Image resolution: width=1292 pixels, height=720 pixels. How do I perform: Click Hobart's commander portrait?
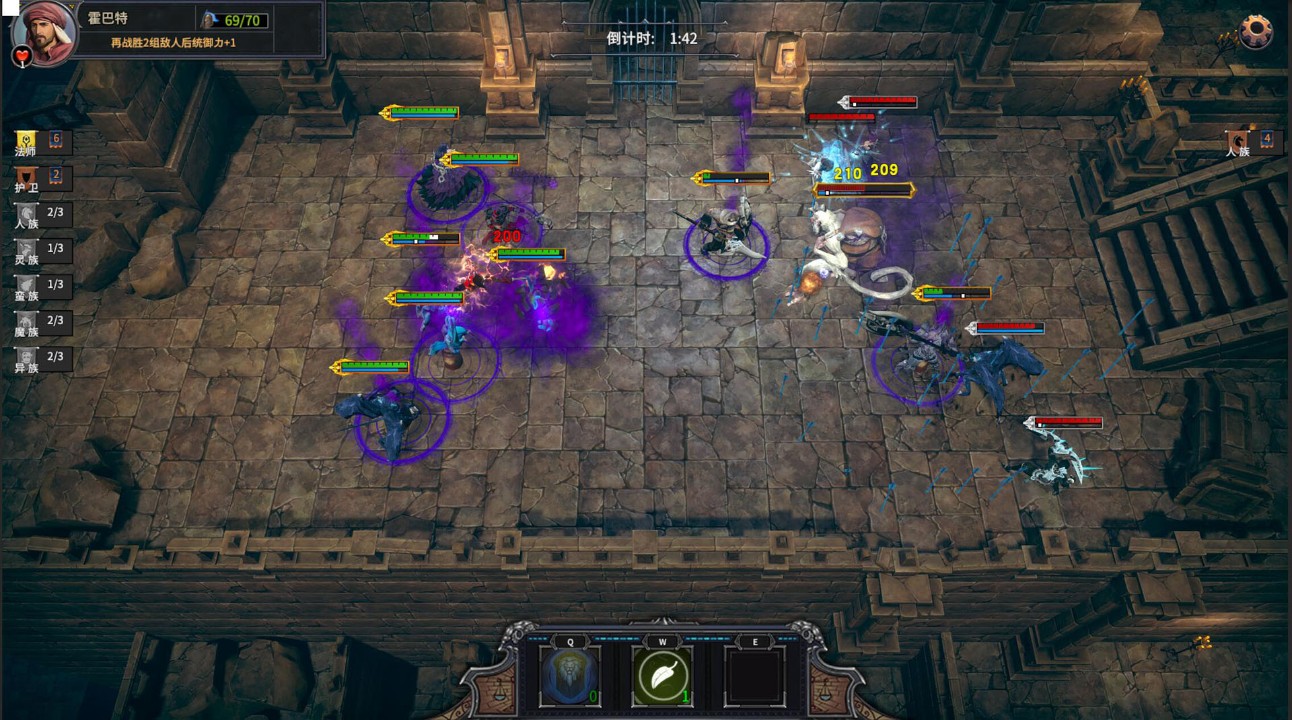[45, 30]
